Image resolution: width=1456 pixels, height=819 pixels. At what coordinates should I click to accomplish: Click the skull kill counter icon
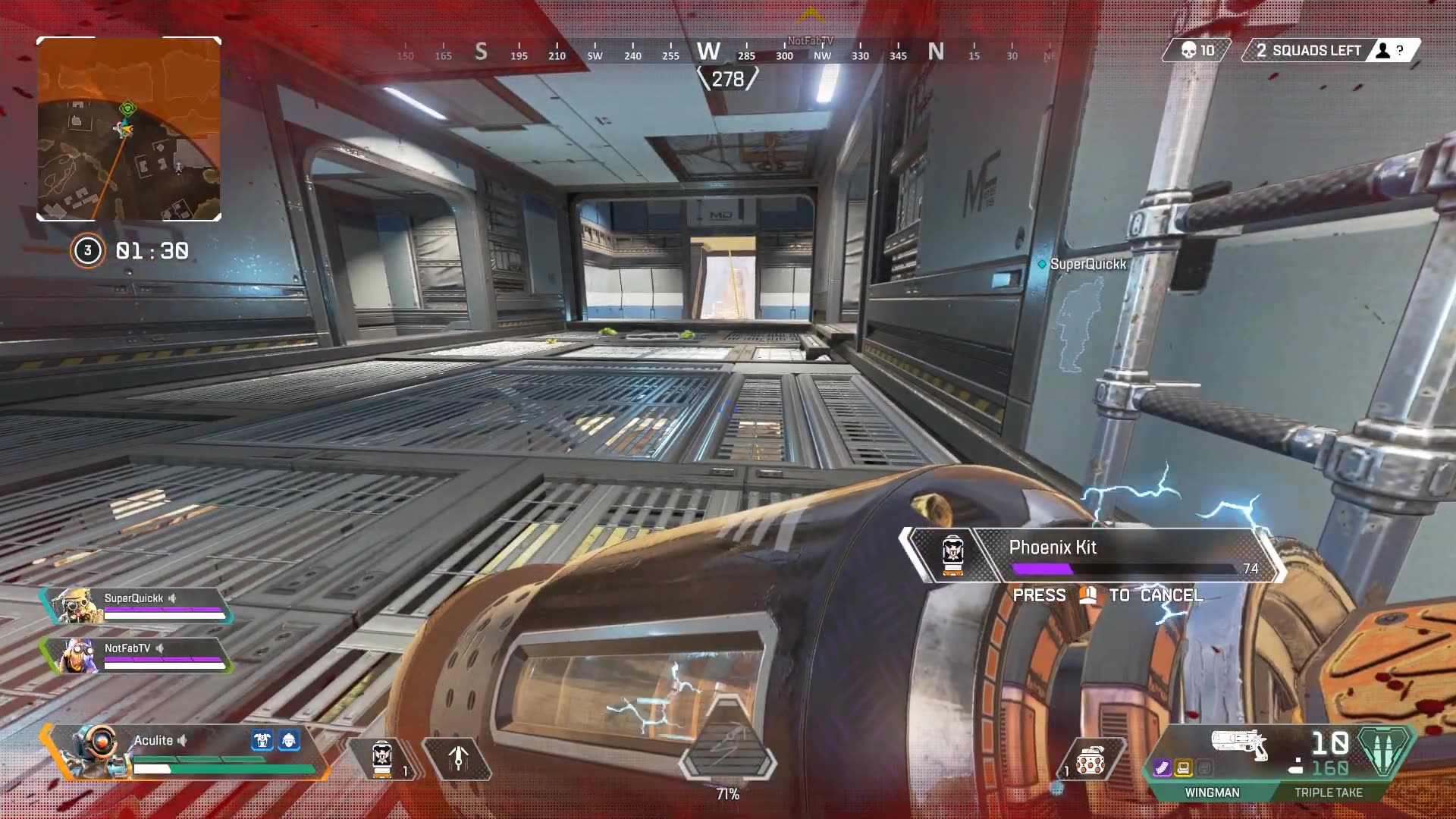1189,51
